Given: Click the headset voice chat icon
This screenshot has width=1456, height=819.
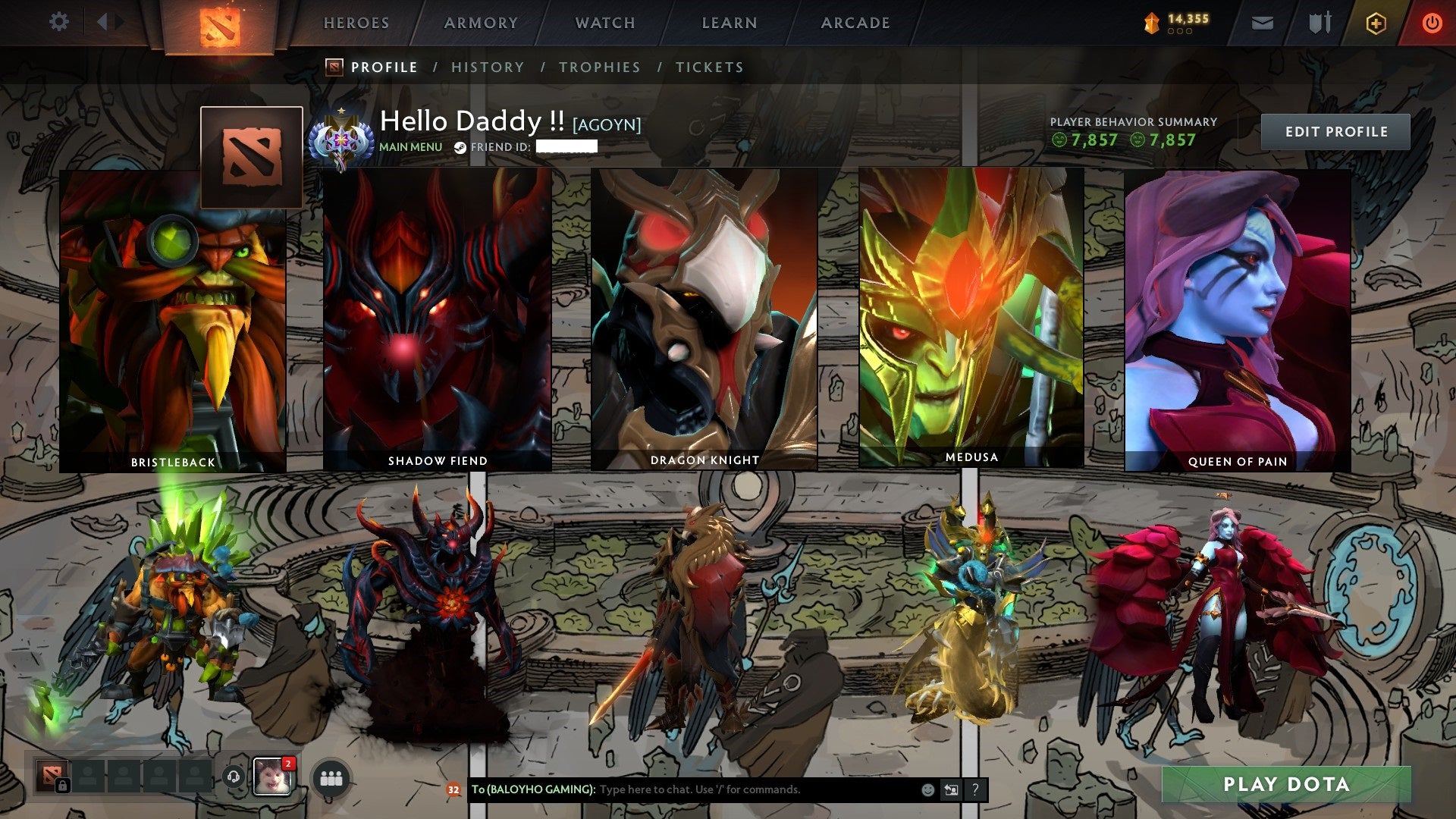Looking at the screenshot, I should pyautogui.click(x=234, y=778).
